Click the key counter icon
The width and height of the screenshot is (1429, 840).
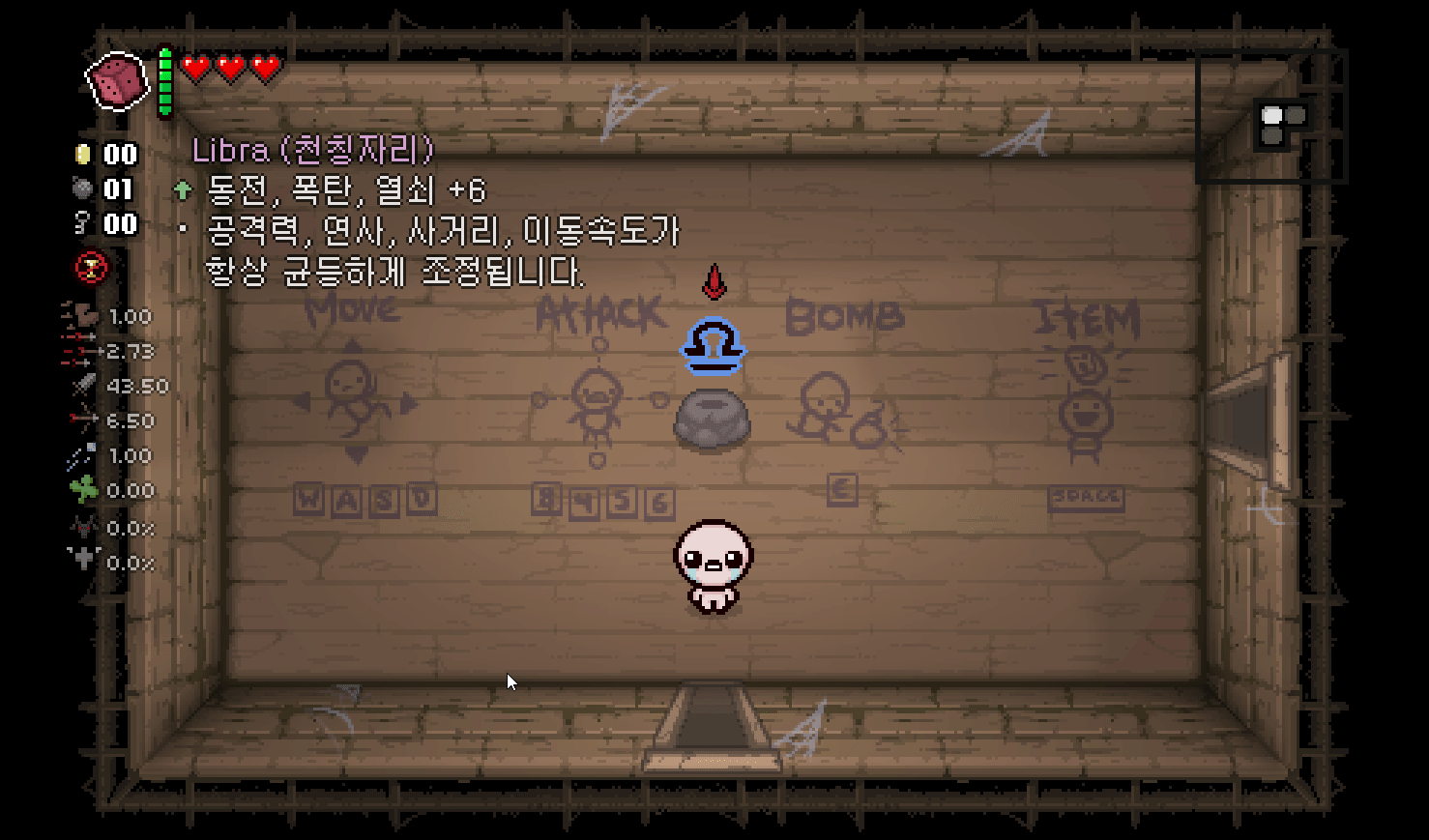point(83,223)
